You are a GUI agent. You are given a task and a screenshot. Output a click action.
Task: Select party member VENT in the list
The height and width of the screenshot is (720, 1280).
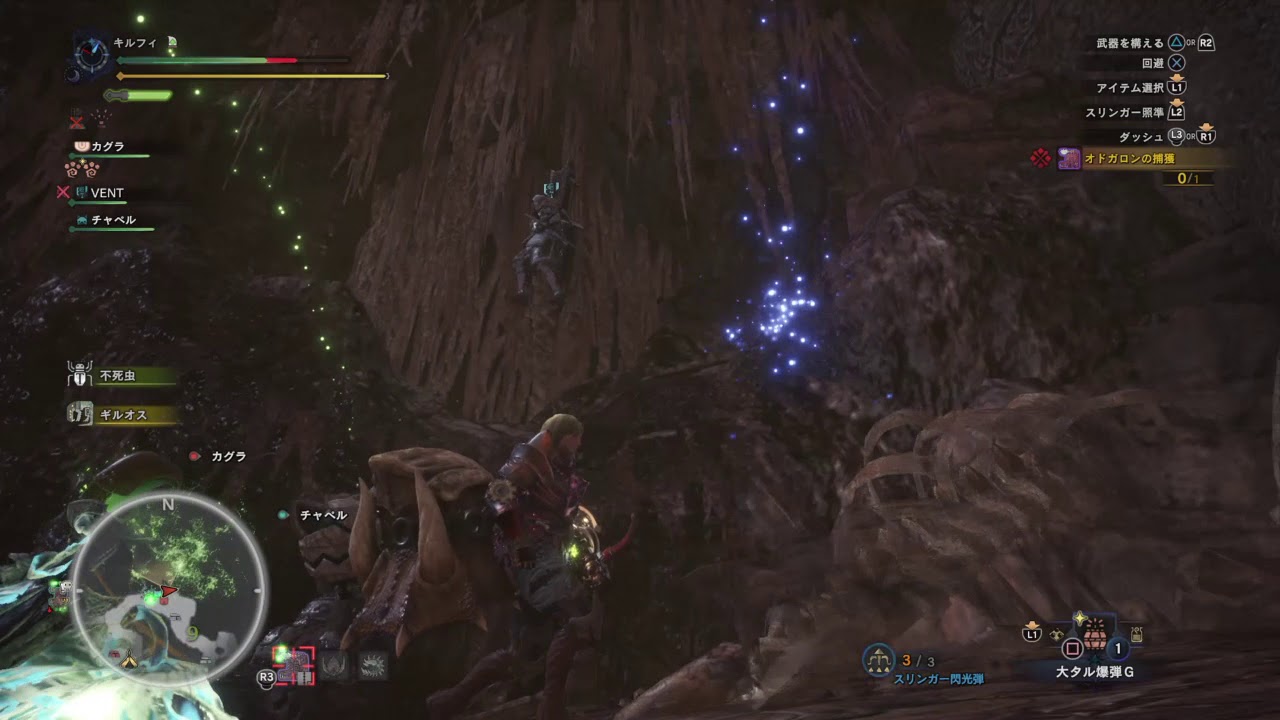(106, 193)
